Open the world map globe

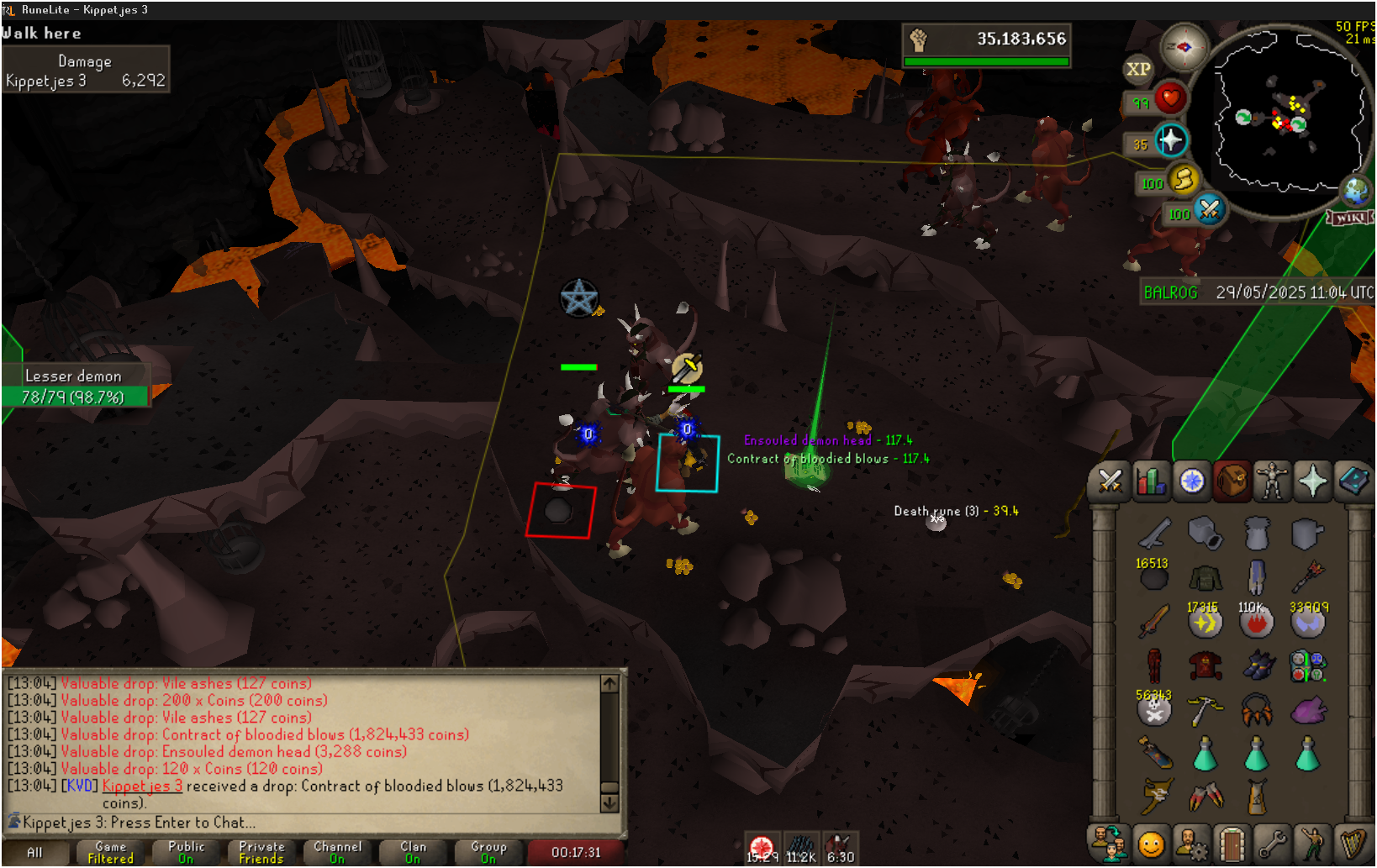pos(1355,191)
